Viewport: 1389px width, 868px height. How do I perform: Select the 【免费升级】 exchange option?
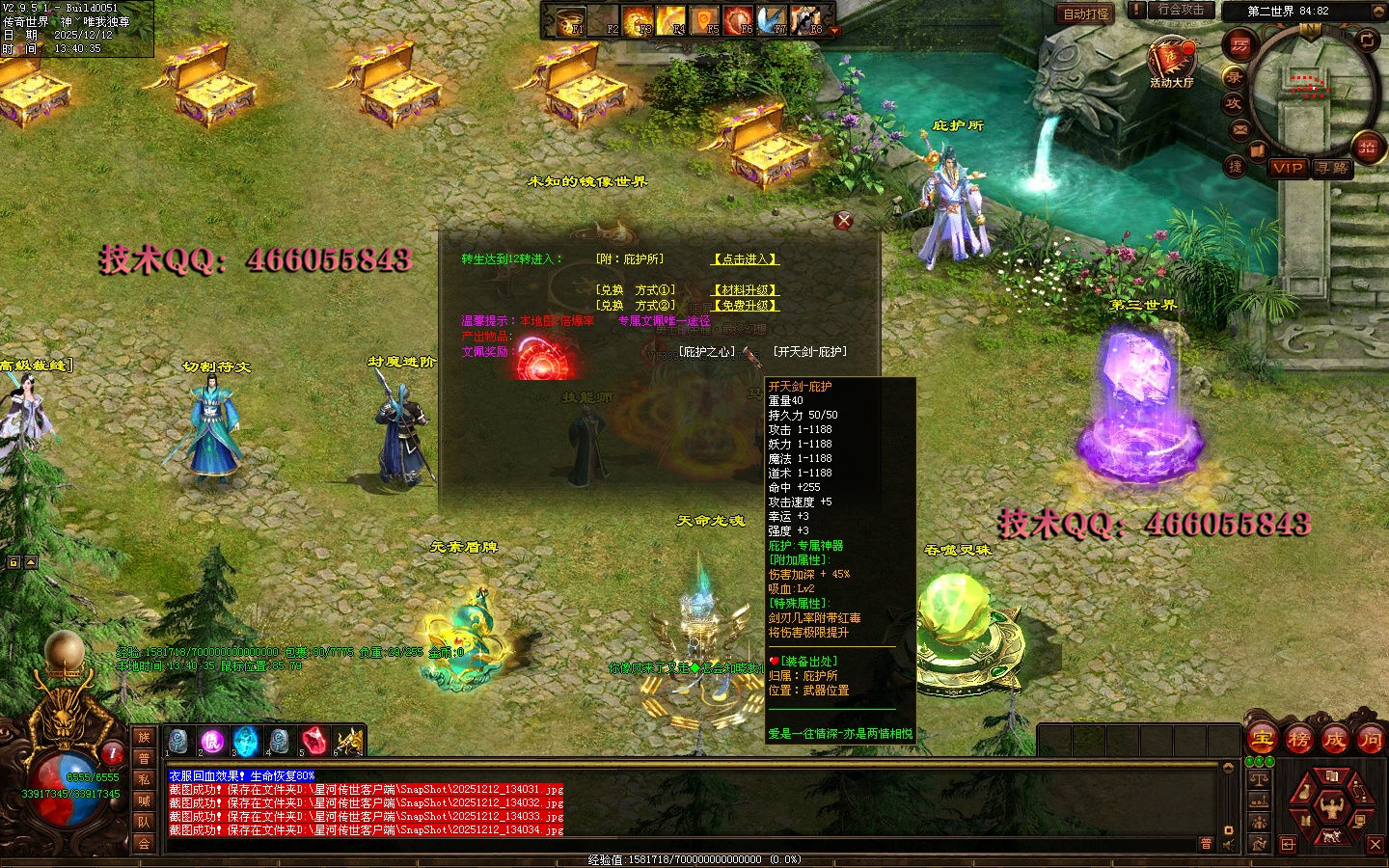[745, 306]
